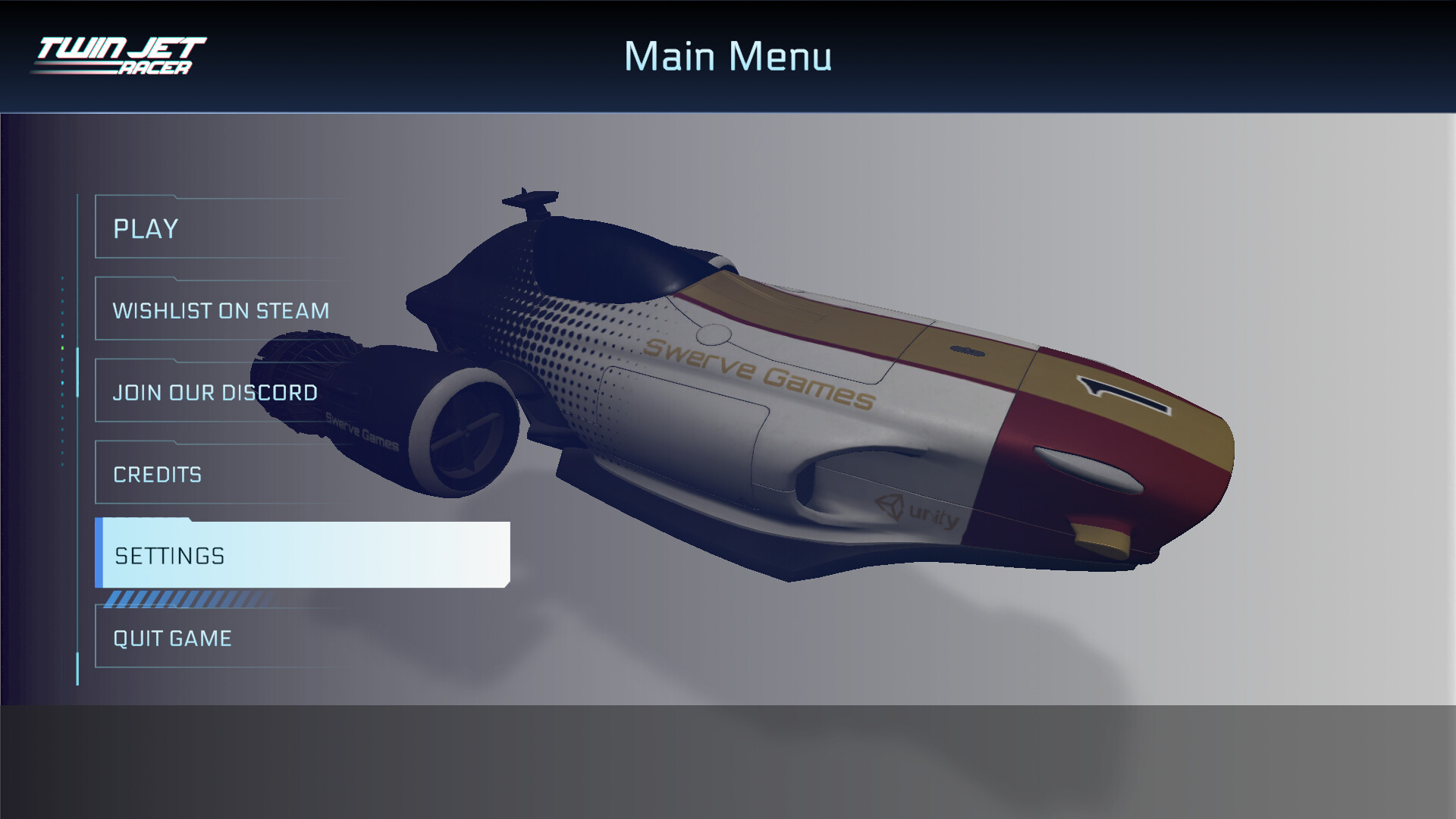The width and height of the screenshot is (1456, 819).
Task: Choose QUIT GAME from the menu
Action: point(172,638)
